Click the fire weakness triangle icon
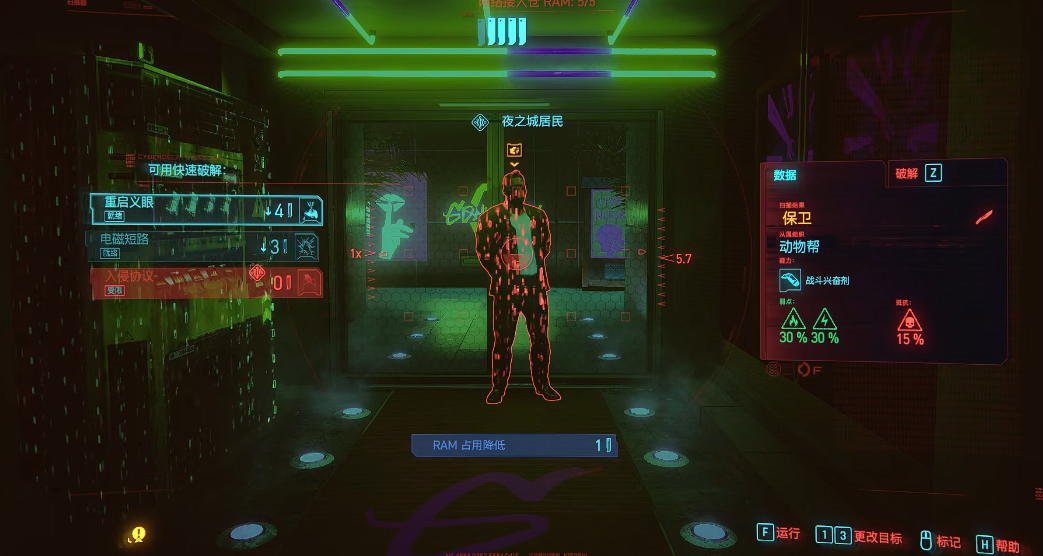 pyautogui.click(x=793, y=319)
